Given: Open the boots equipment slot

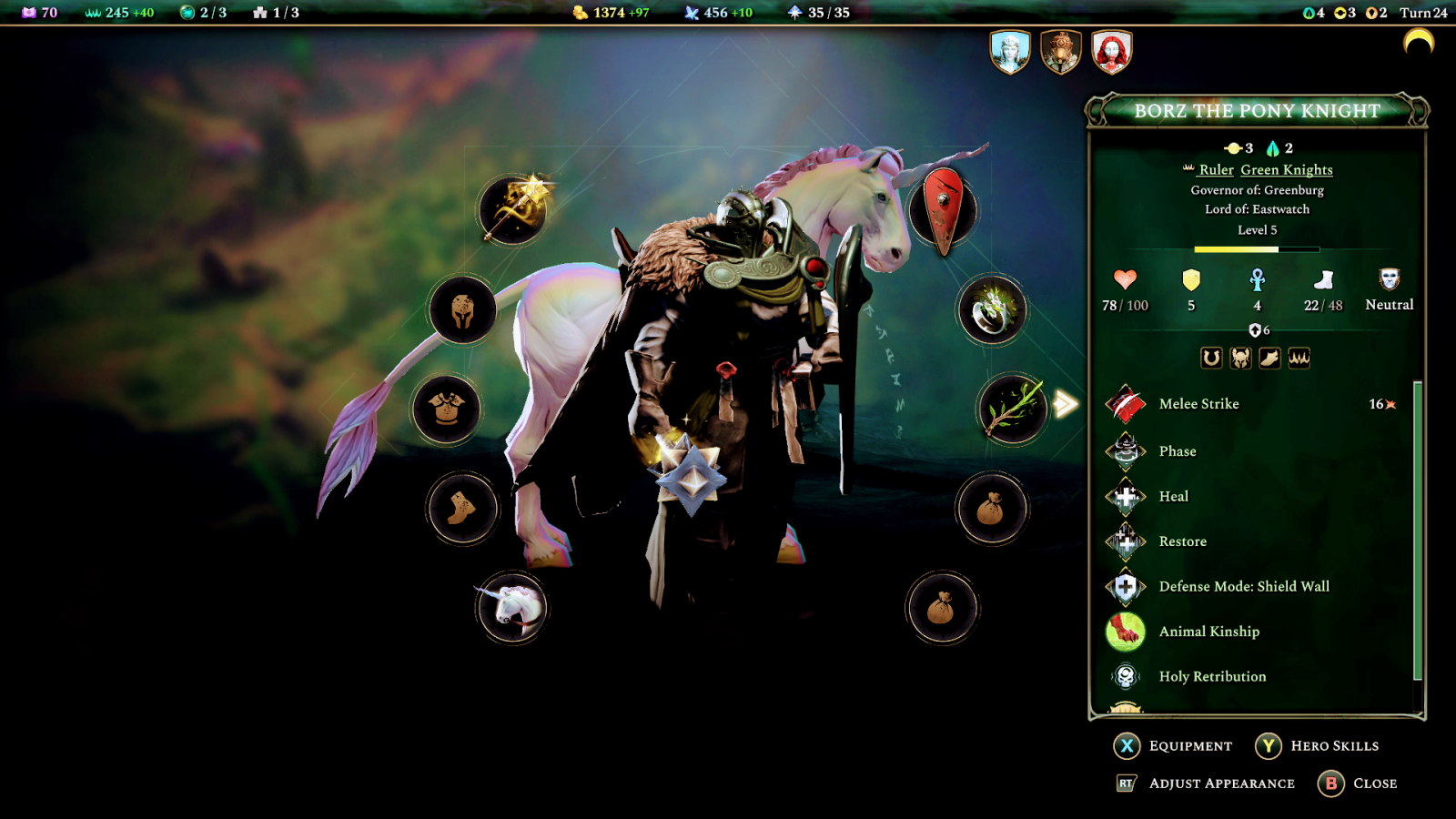Looking at the screenshot, I should tap(462, 508).
